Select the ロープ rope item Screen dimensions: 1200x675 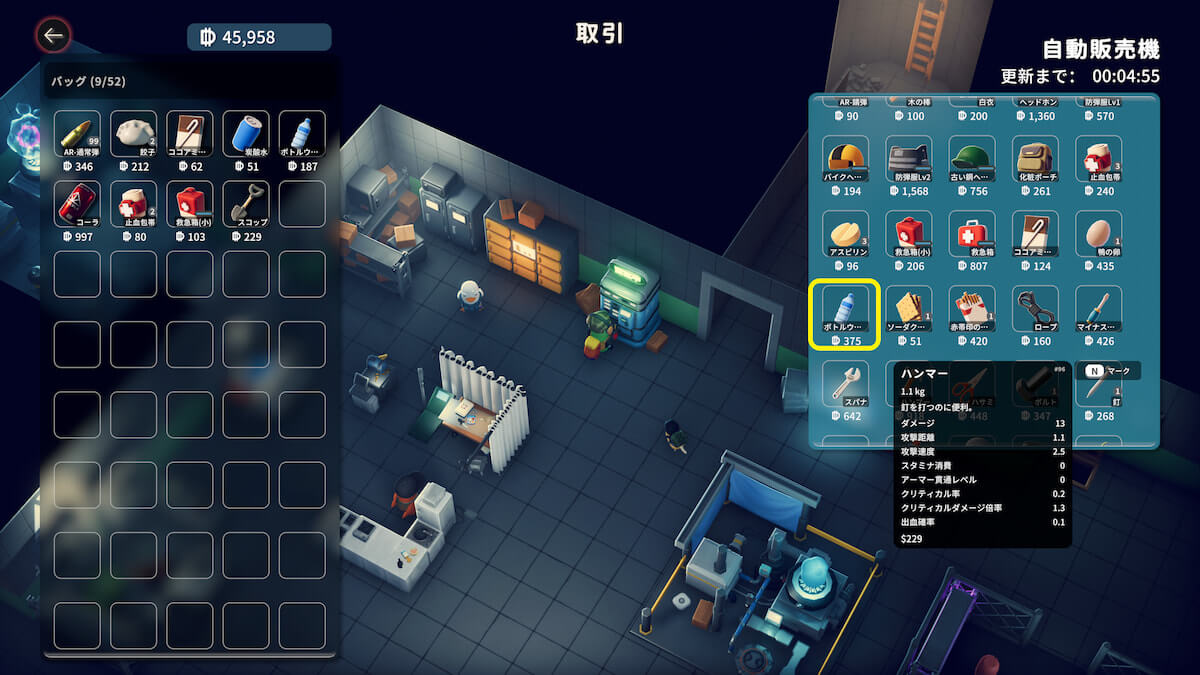(x=1034, y=309)
